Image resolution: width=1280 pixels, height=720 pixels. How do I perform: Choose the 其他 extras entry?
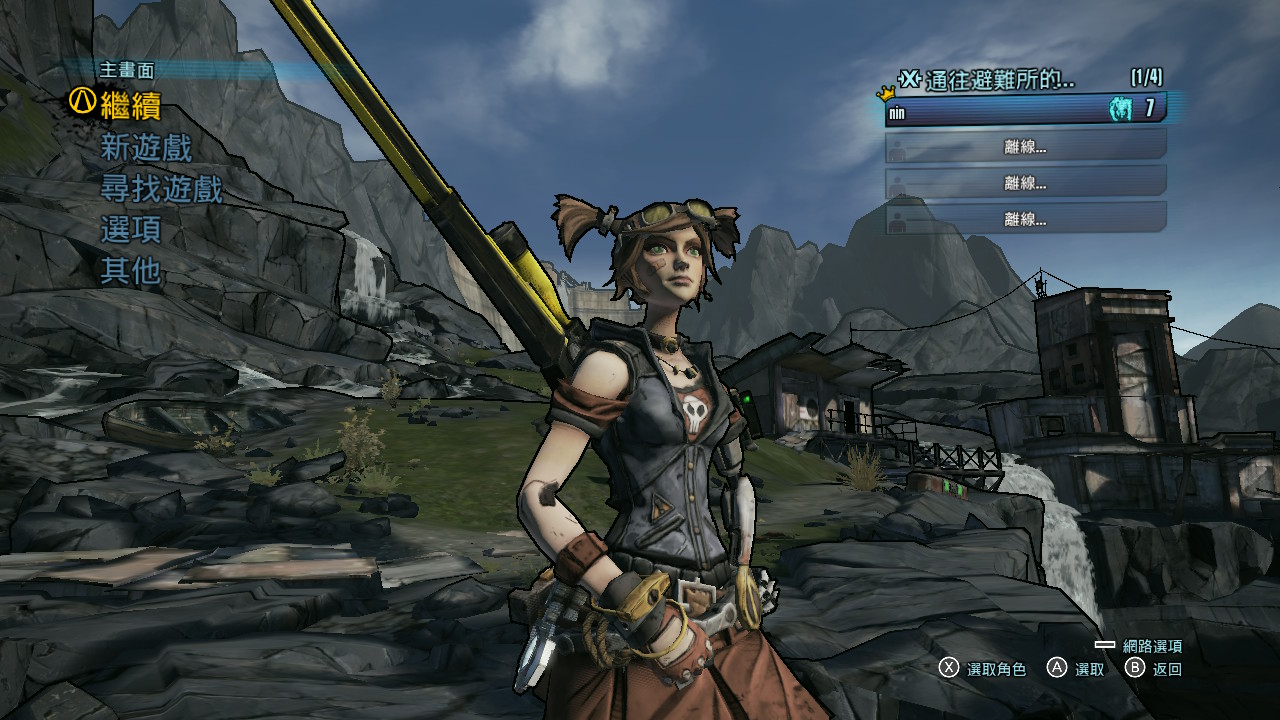tap(131, 270)
